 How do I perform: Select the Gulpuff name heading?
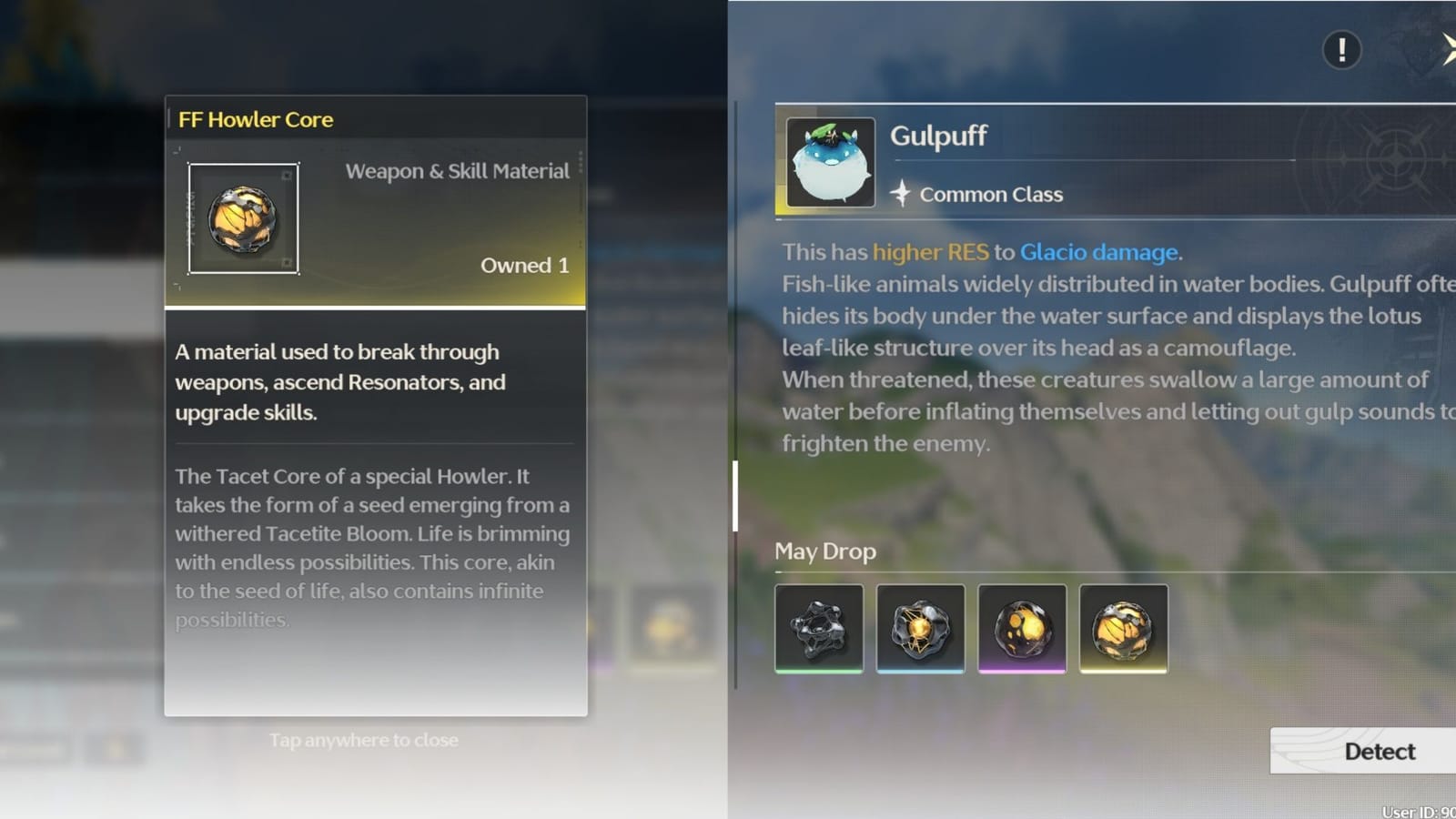pyautogui.click(x=939, y=136)
